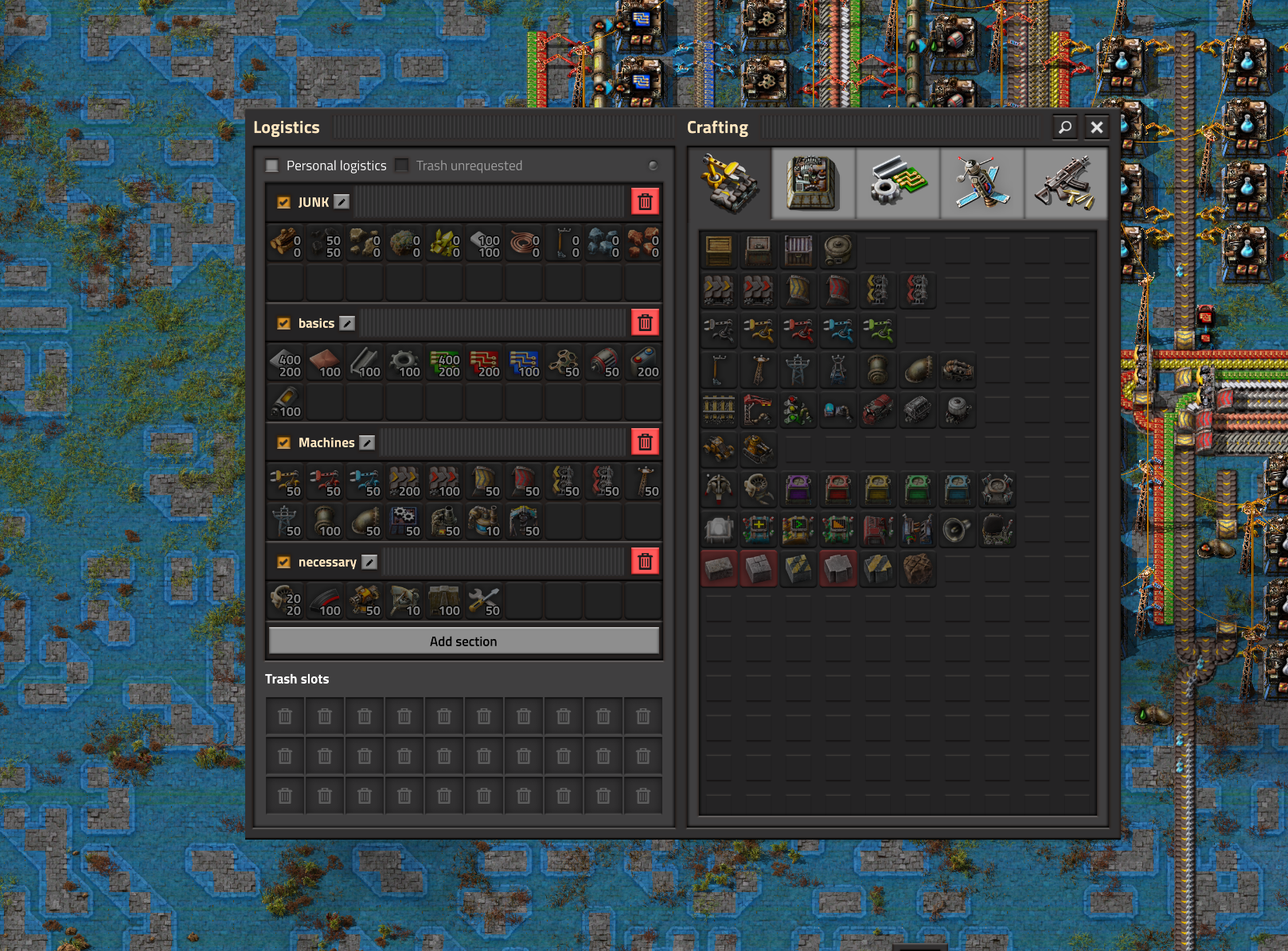Delete the necessary section with trash button
This screenshot has height=951, width=1288.
click(x=645, y=561)
